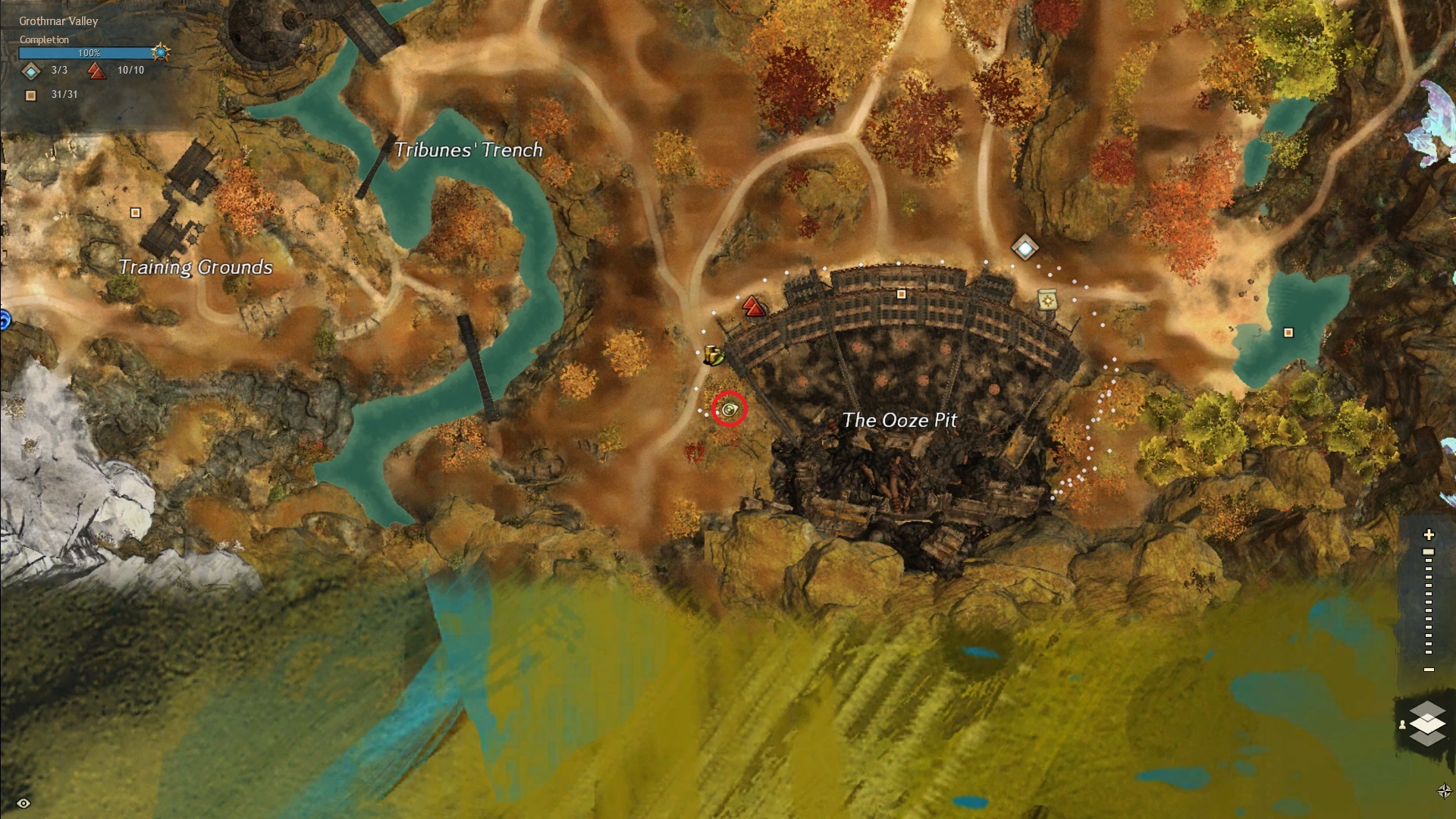Toggle the eye icon map legend
Viewport: 1456px width, 819px height.
click(24, 803)
